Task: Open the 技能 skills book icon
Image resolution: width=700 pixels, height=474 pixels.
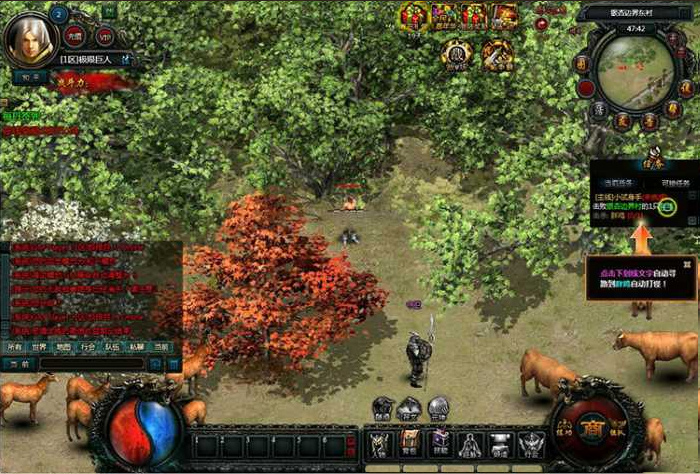Action: click(439, 442)
